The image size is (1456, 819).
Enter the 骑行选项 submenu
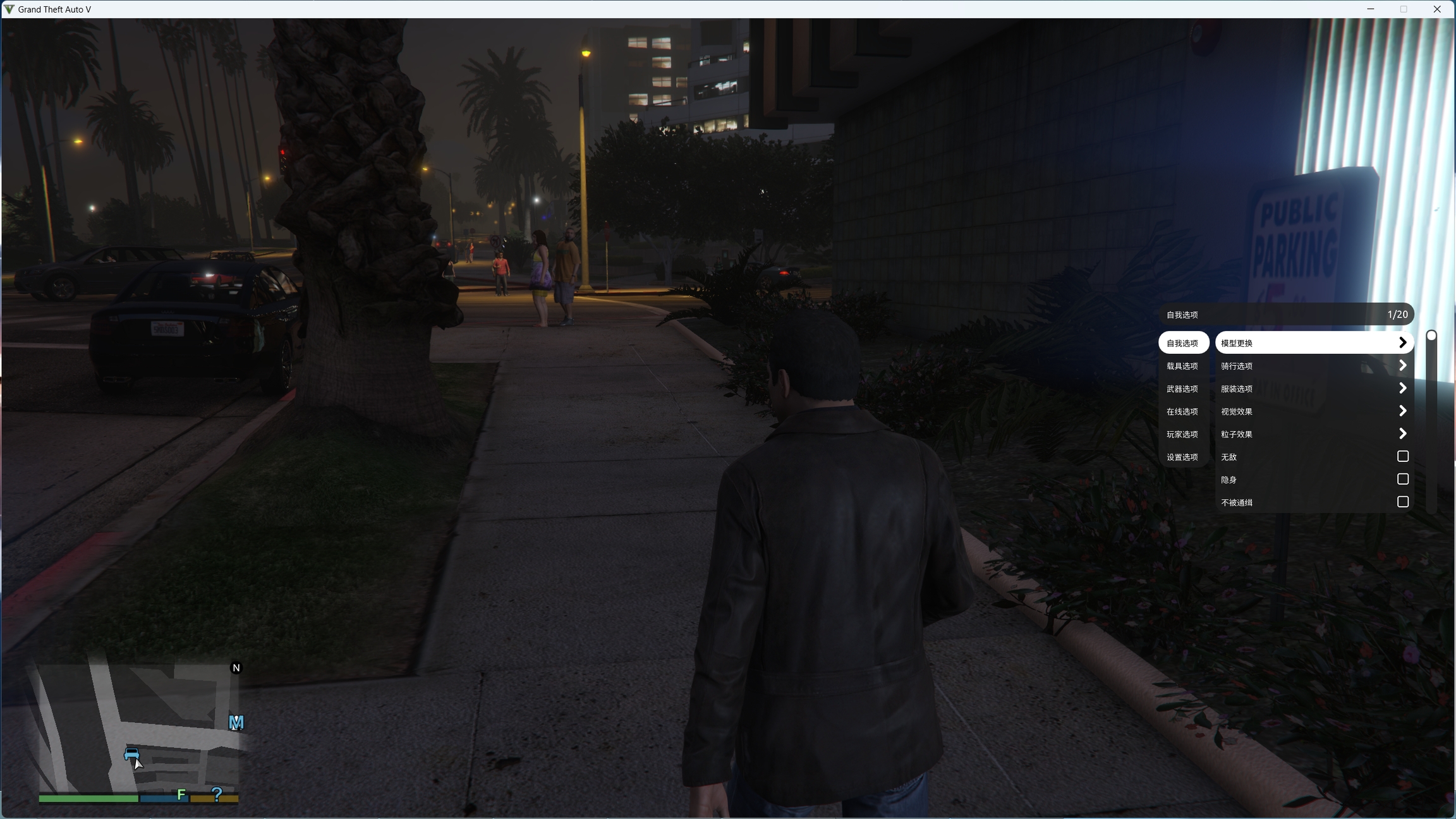click(1313, 366)
